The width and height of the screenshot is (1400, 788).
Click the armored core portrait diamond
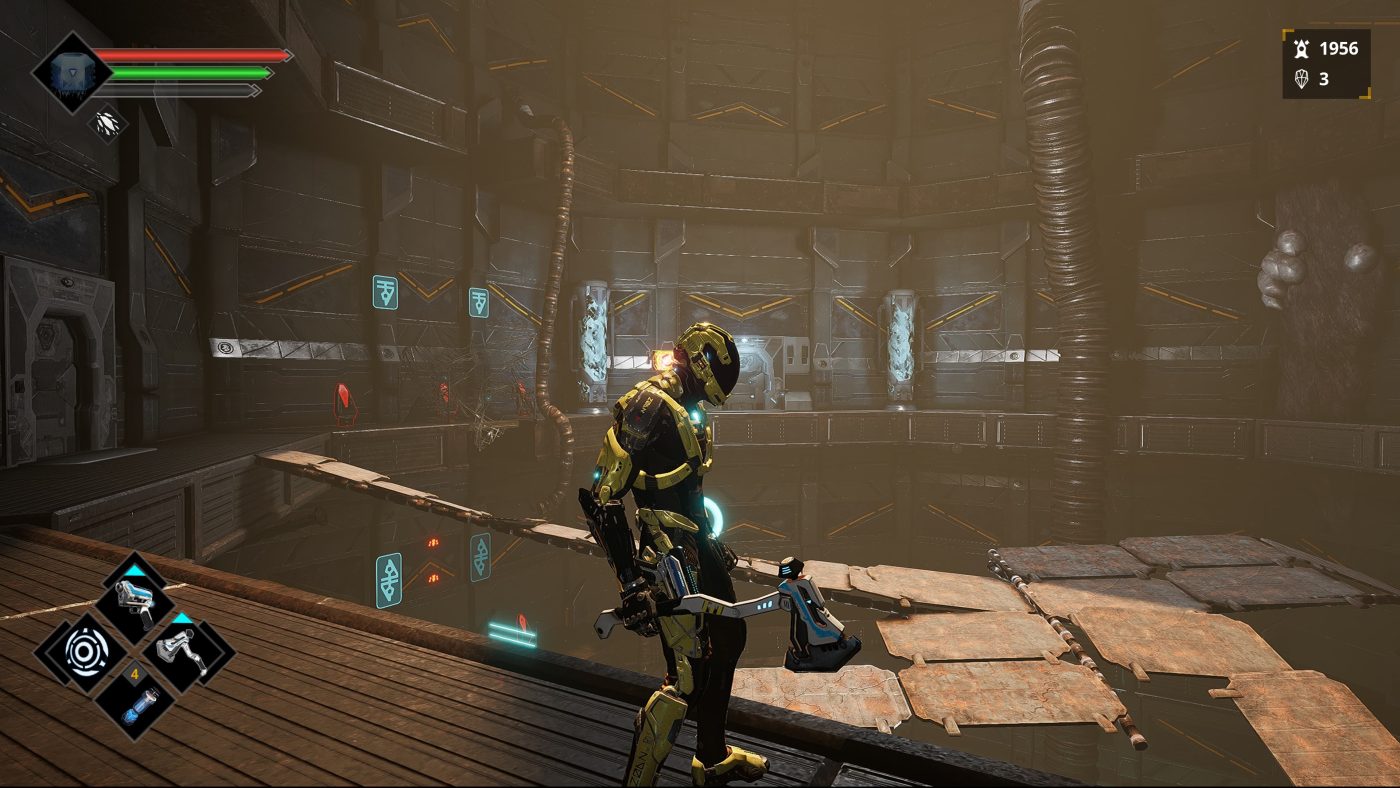coord(72,72)
